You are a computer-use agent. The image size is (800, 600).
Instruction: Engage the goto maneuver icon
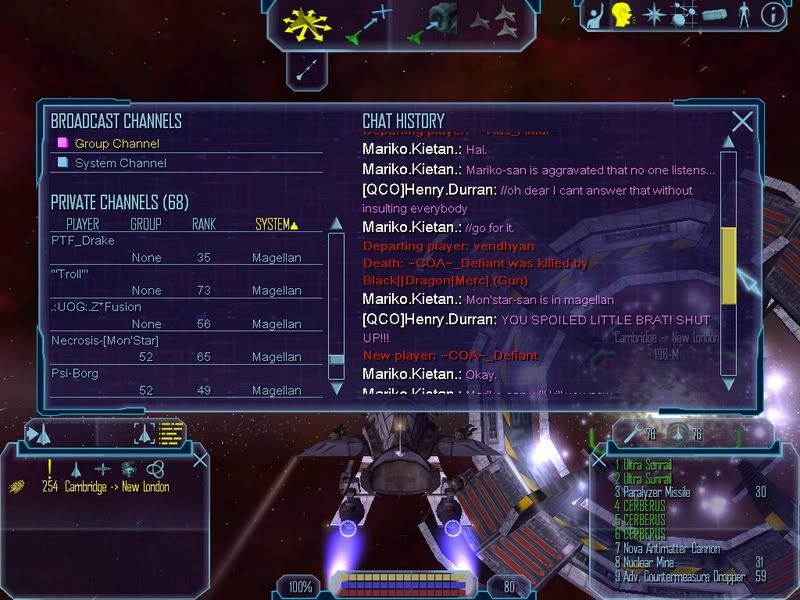[x=365, y=24]
